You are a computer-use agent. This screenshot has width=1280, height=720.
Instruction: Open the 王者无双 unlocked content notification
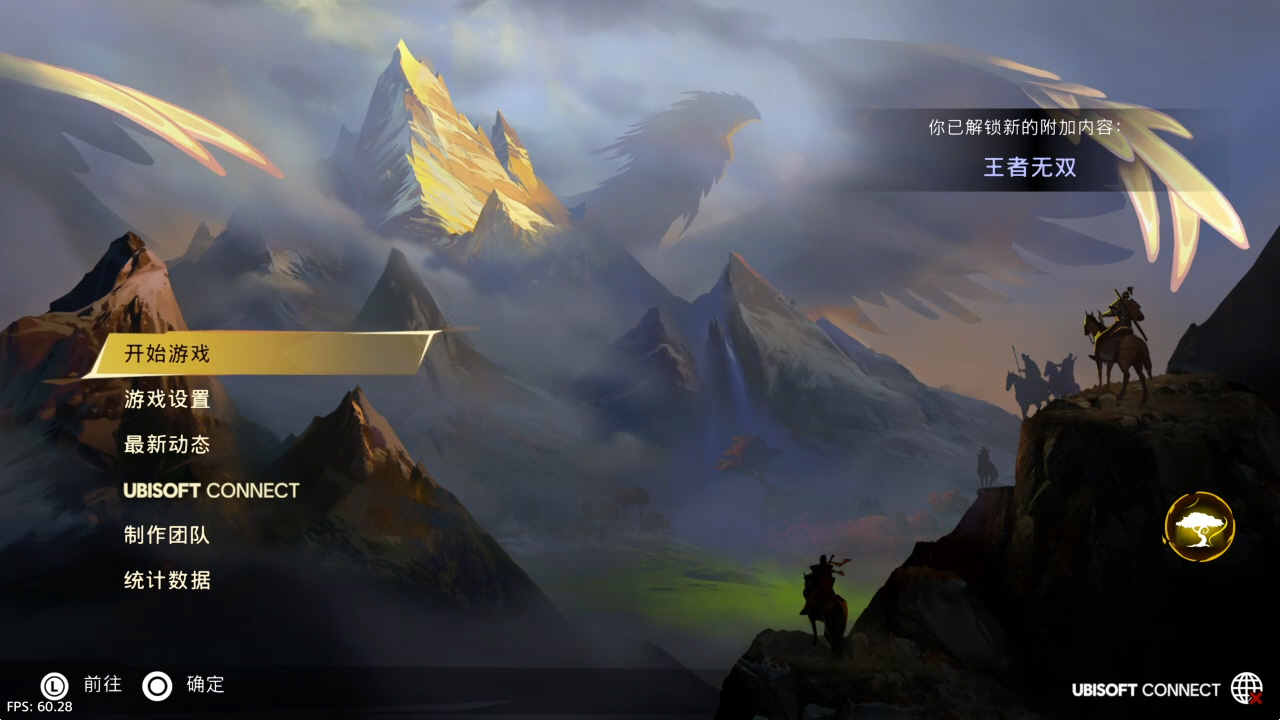[1030, 166]
